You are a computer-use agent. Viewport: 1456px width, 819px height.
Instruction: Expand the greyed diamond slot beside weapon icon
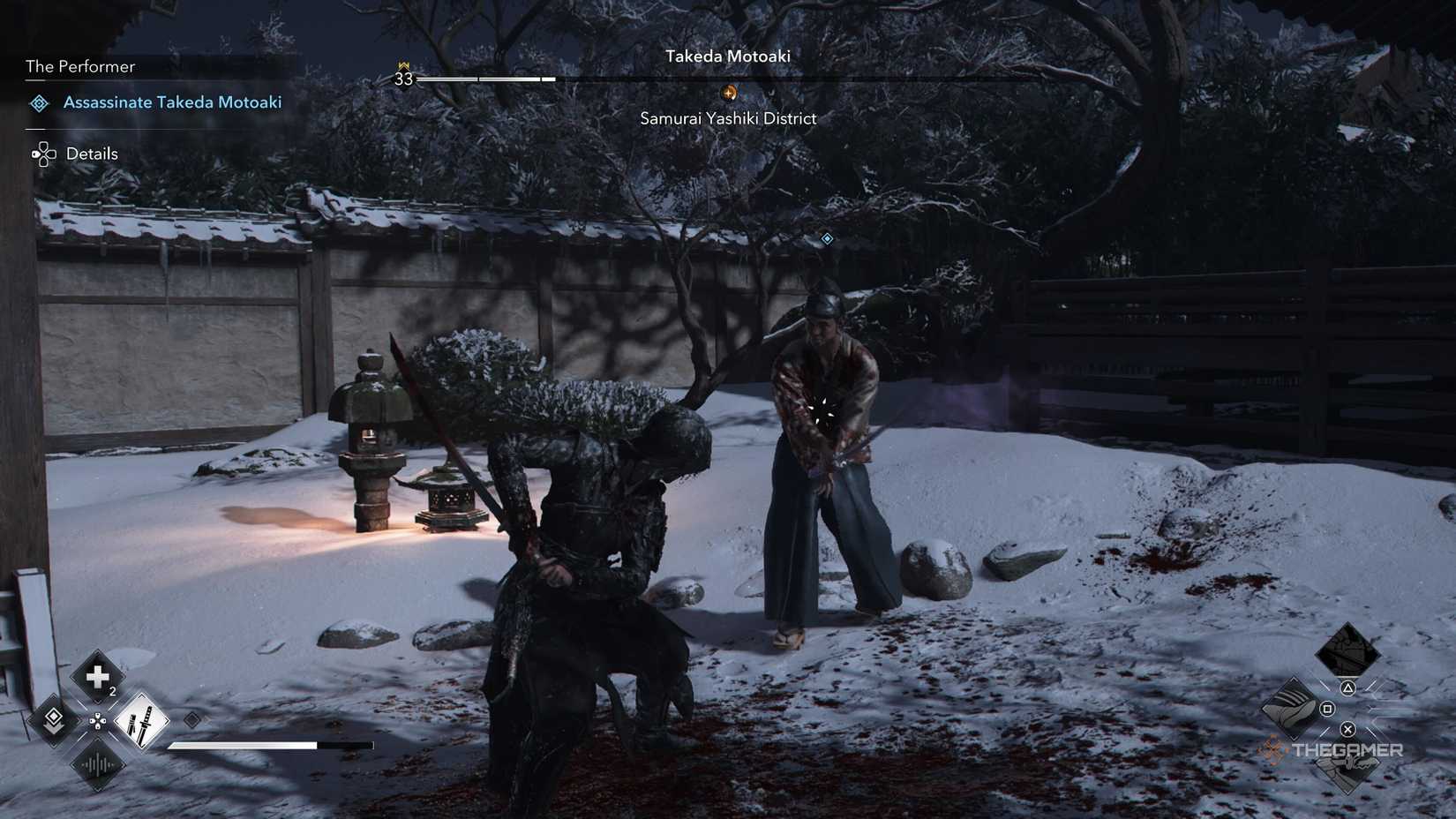pos(191,719)
